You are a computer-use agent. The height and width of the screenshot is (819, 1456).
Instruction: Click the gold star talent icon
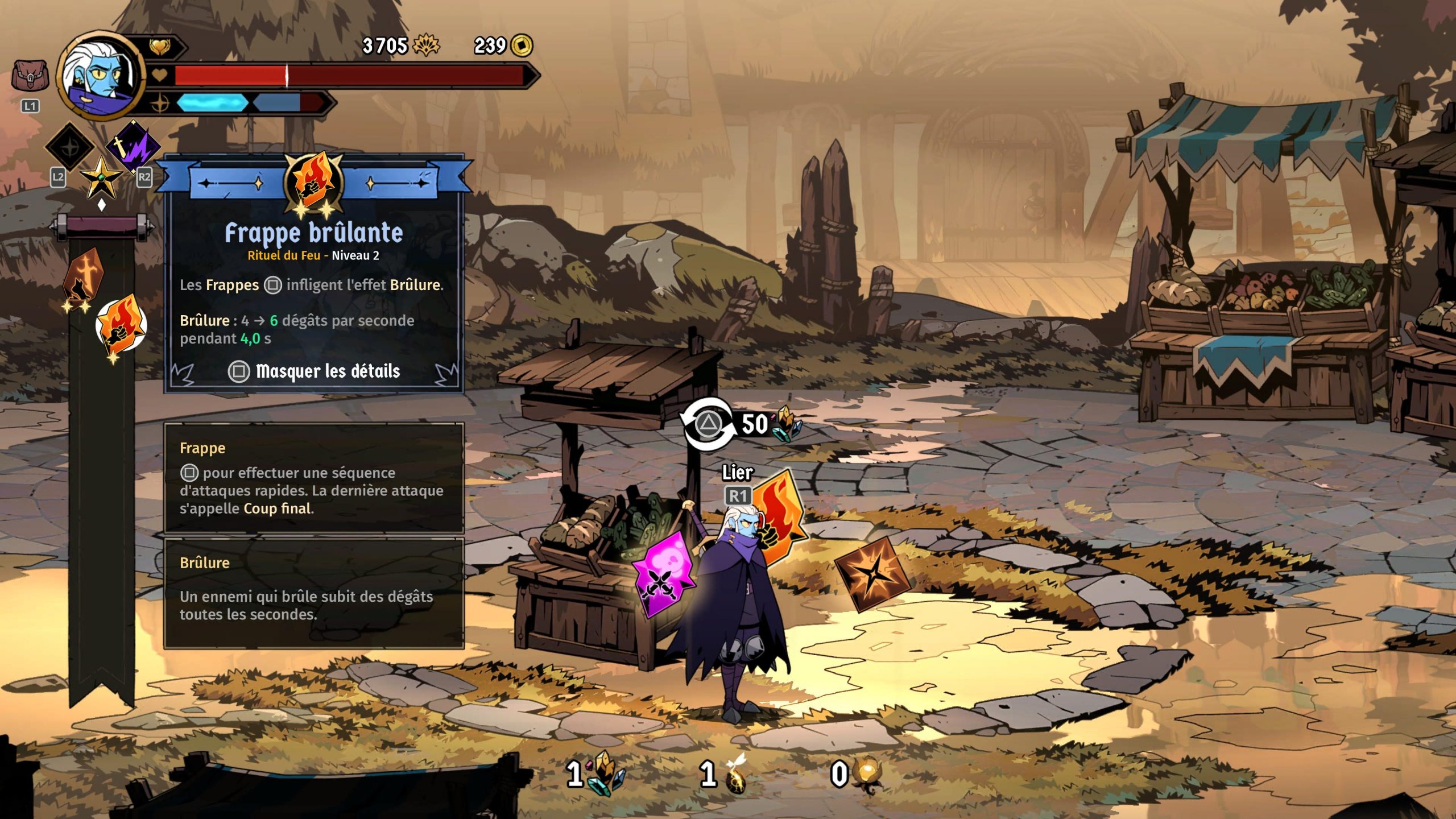(101, 177)
